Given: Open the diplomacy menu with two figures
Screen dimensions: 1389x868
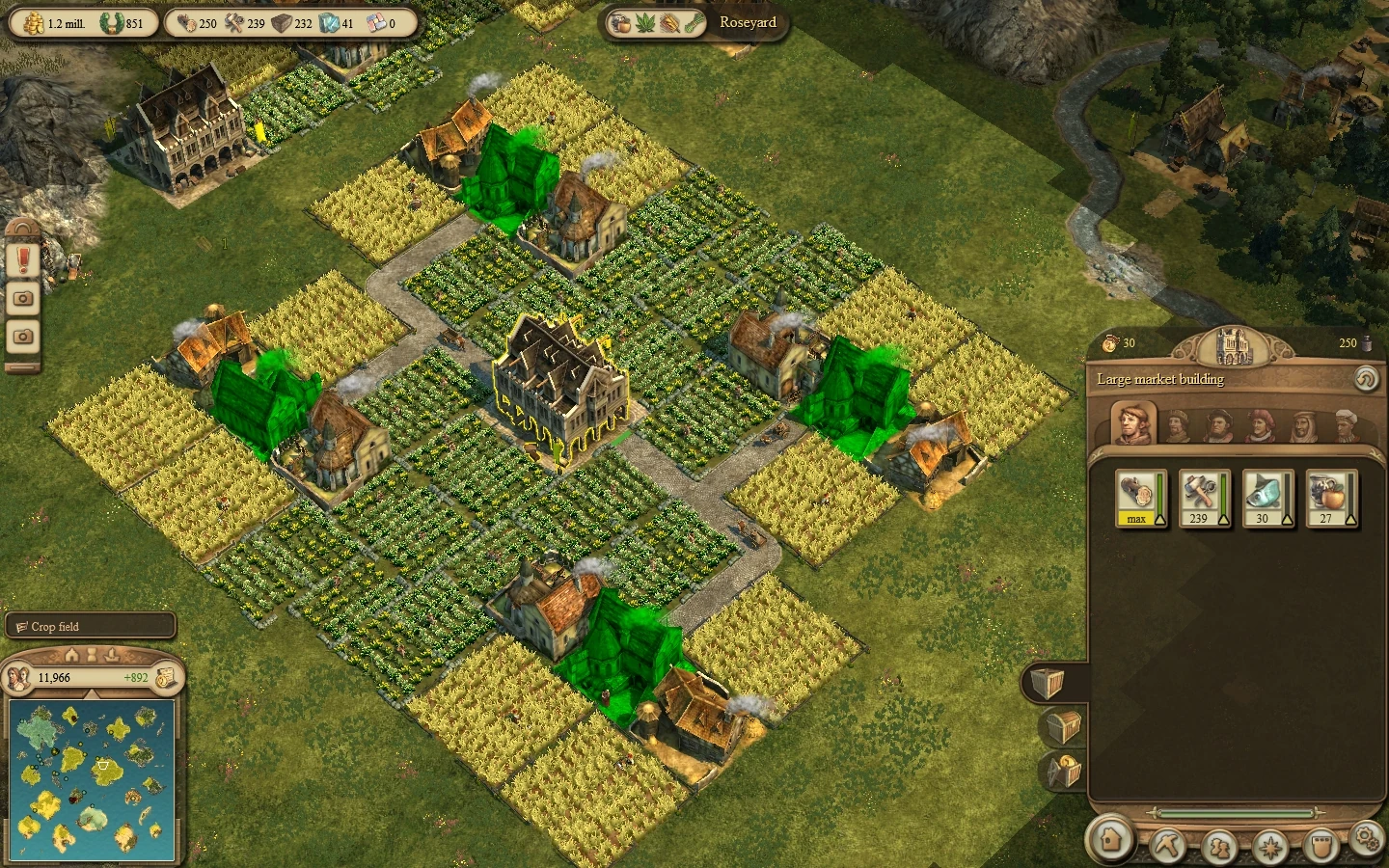Looking at the screenshot, I should click(1218, 846).
